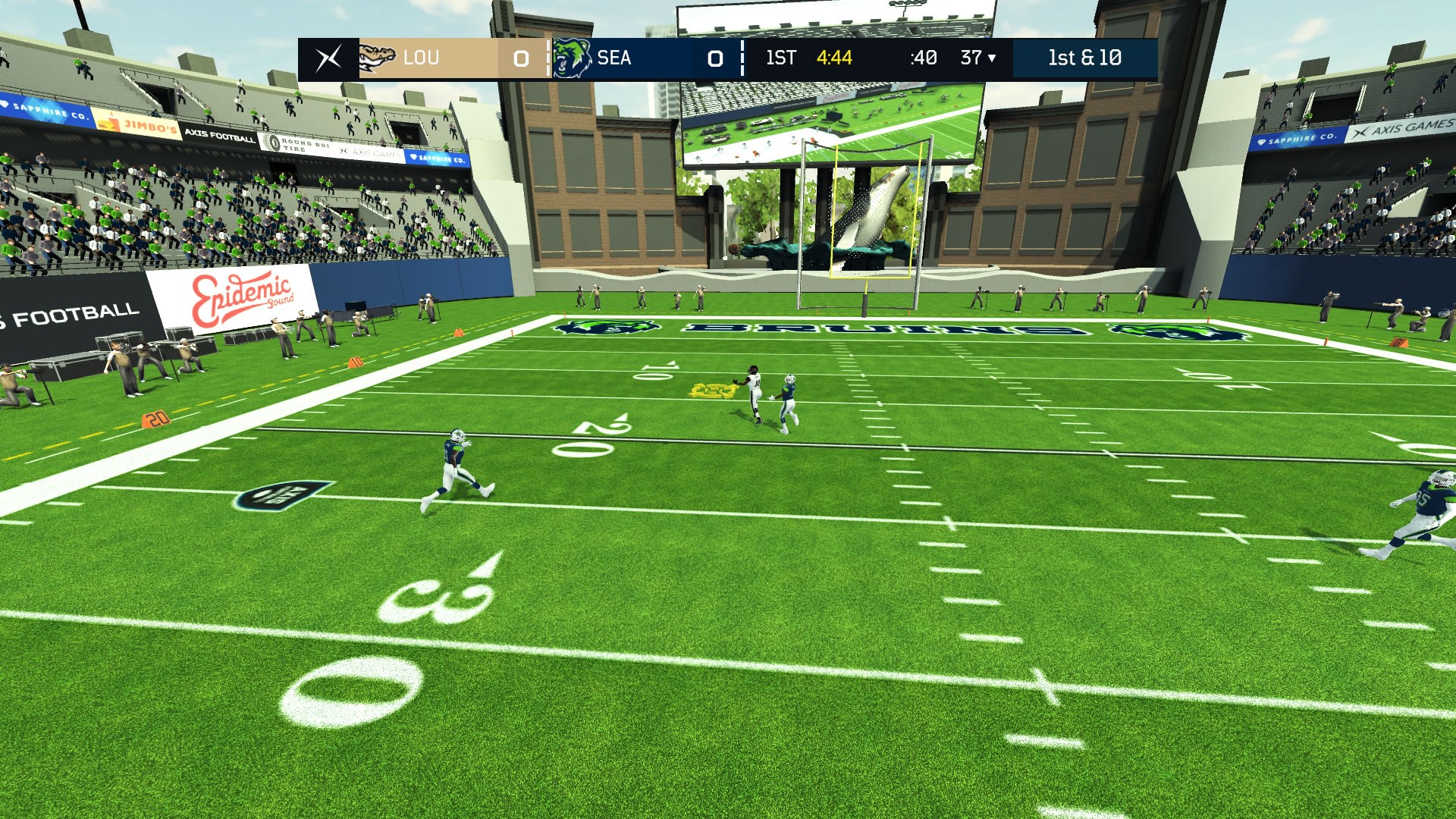
Task: Toggle the LOU score display
Action: 521,58
